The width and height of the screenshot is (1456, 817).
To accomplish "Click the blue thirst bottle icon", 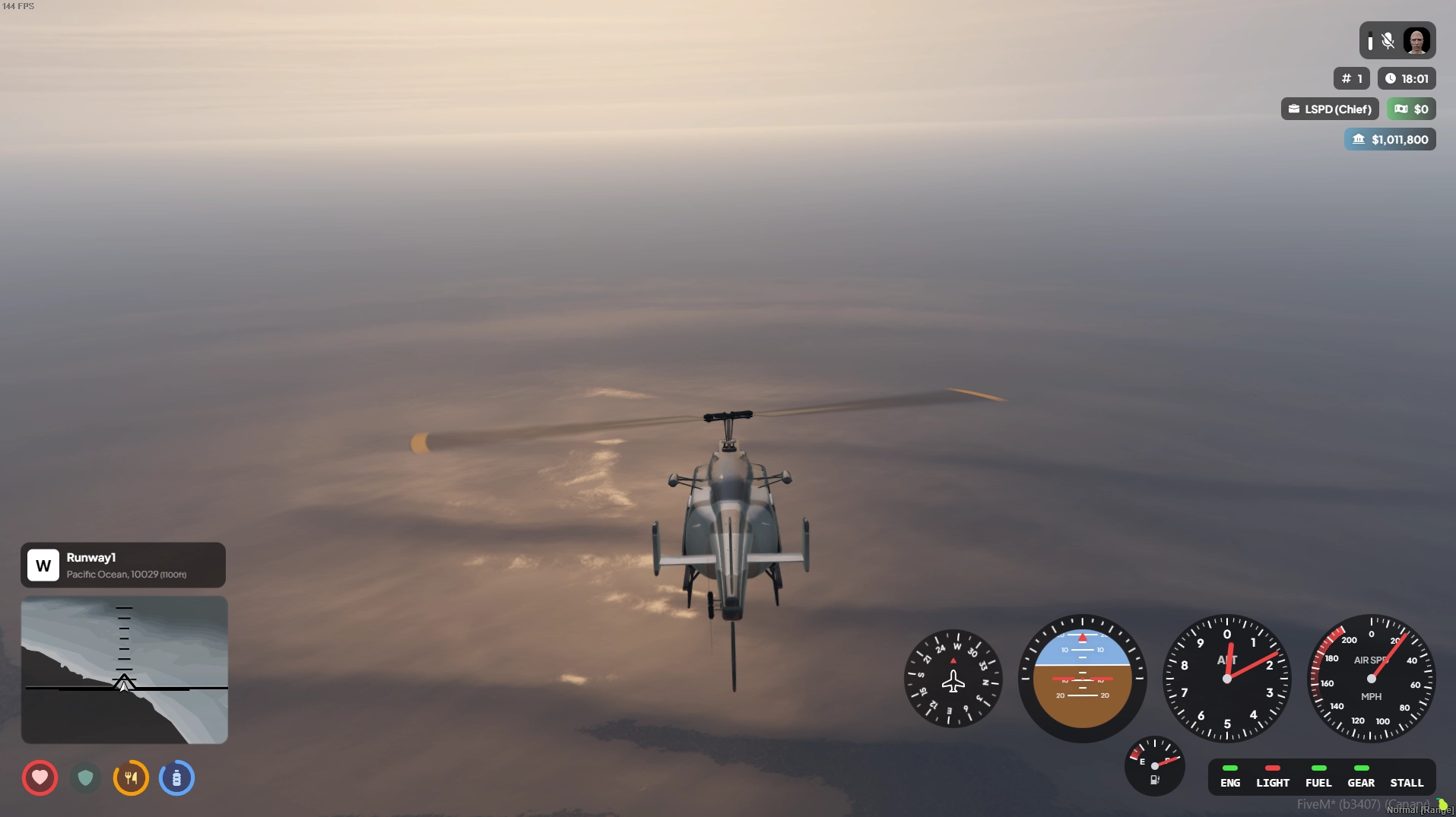I will pyautogui.click(x=176, y=777).
